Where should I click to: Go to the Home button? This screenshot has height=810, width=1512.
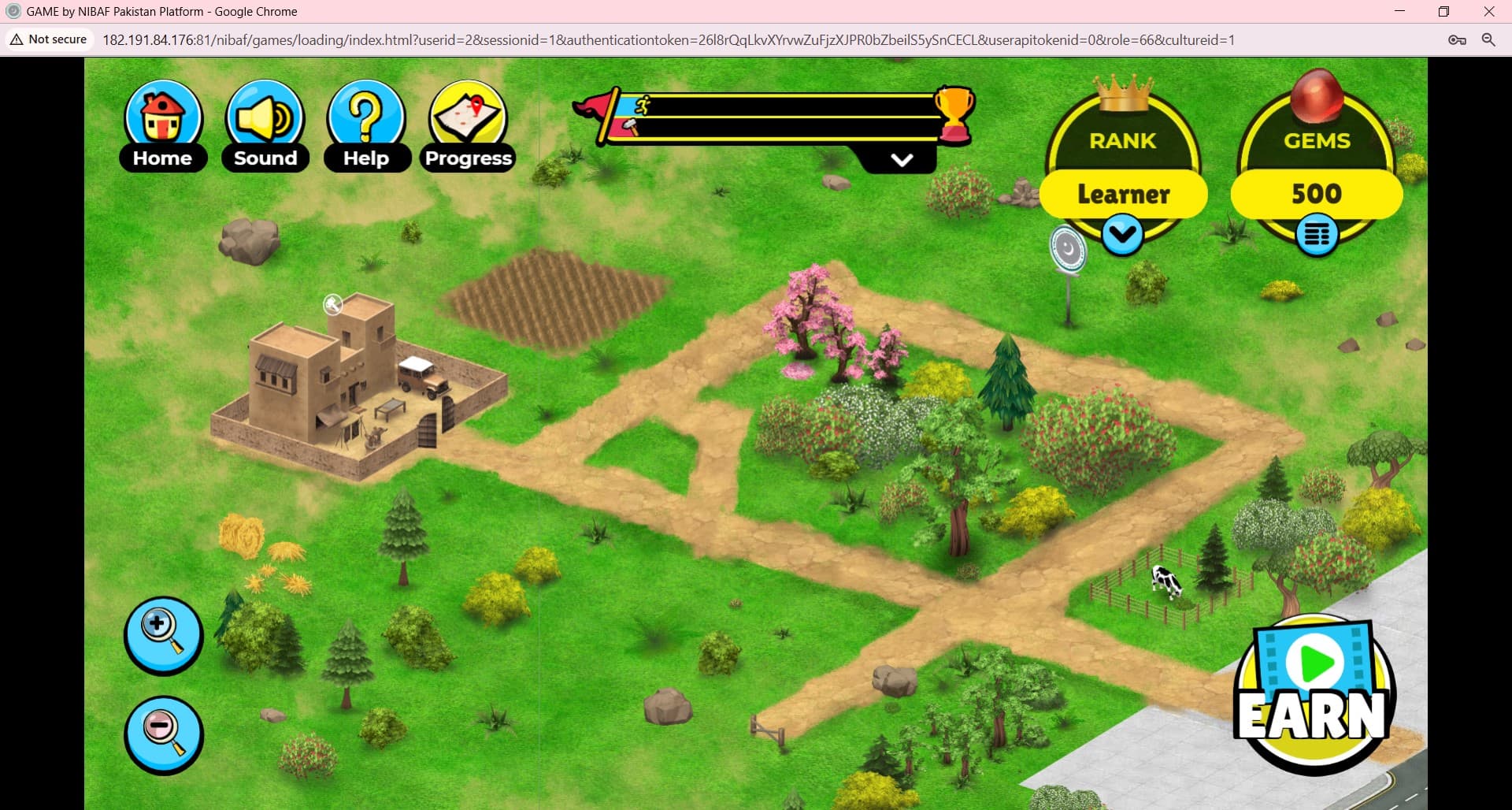pos(163,126)
